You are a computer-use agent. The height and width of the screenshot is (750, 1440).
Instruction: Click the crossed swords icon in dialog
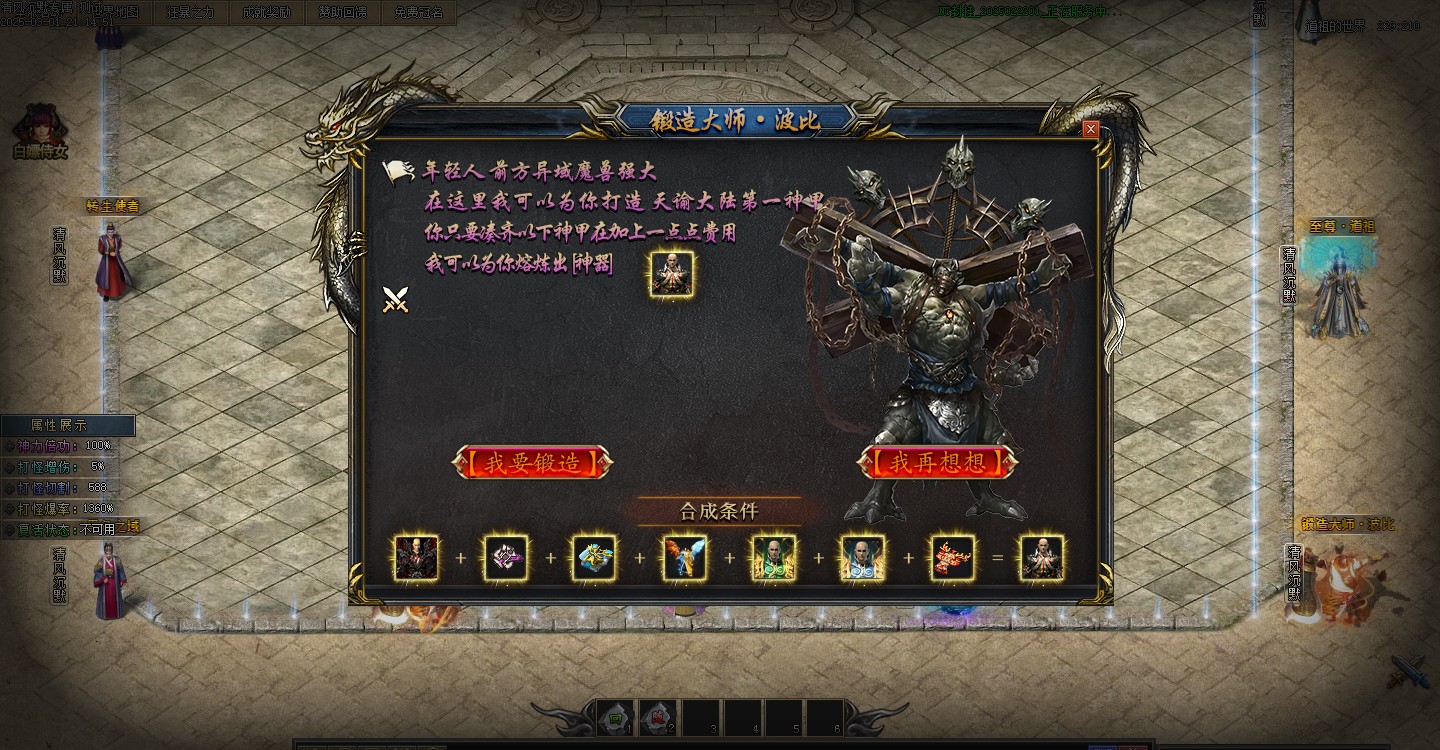tap(397, 299)
